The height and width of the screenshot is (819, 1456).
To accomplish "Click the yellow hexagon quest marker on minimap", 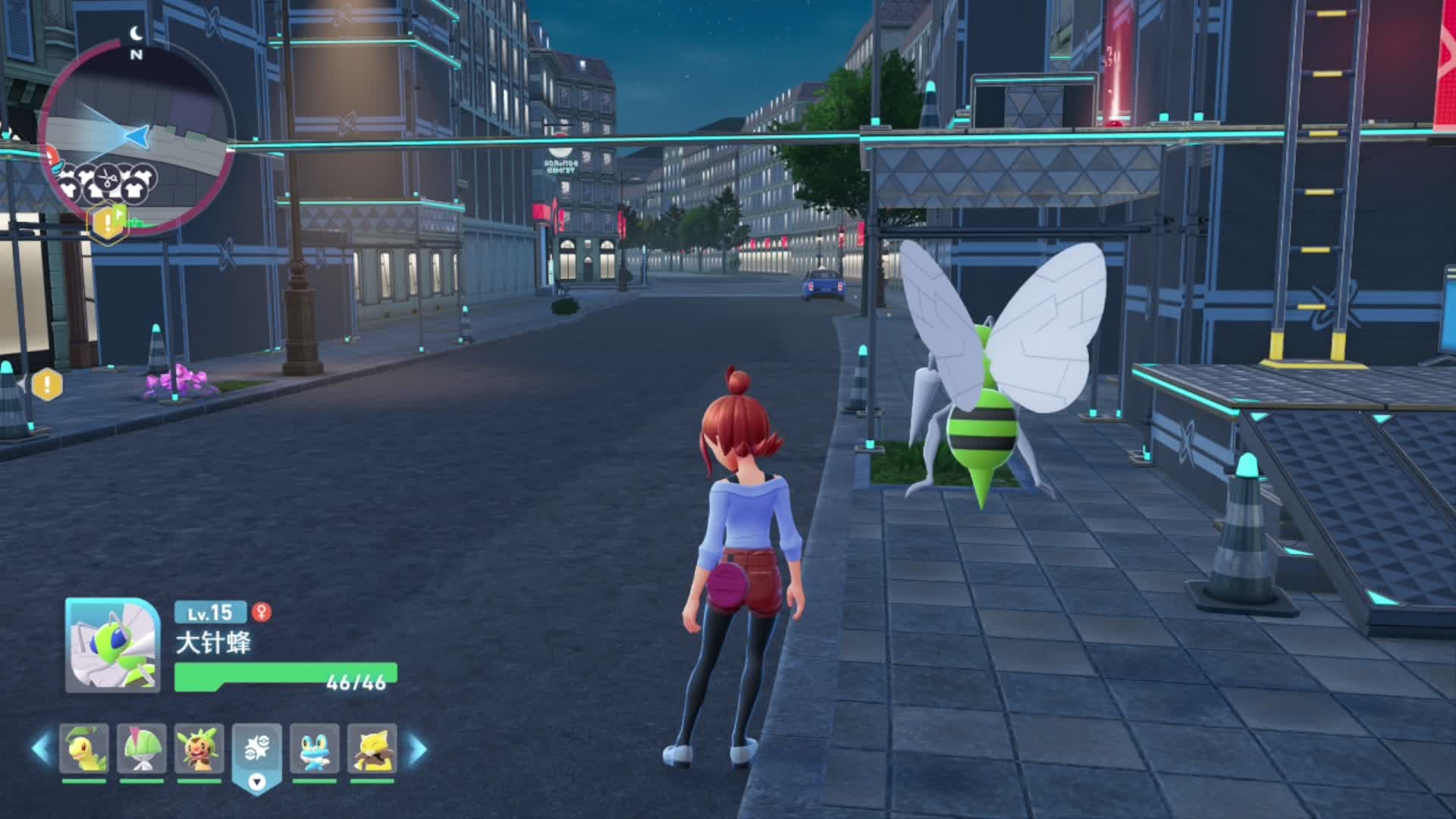I will 107,223.
